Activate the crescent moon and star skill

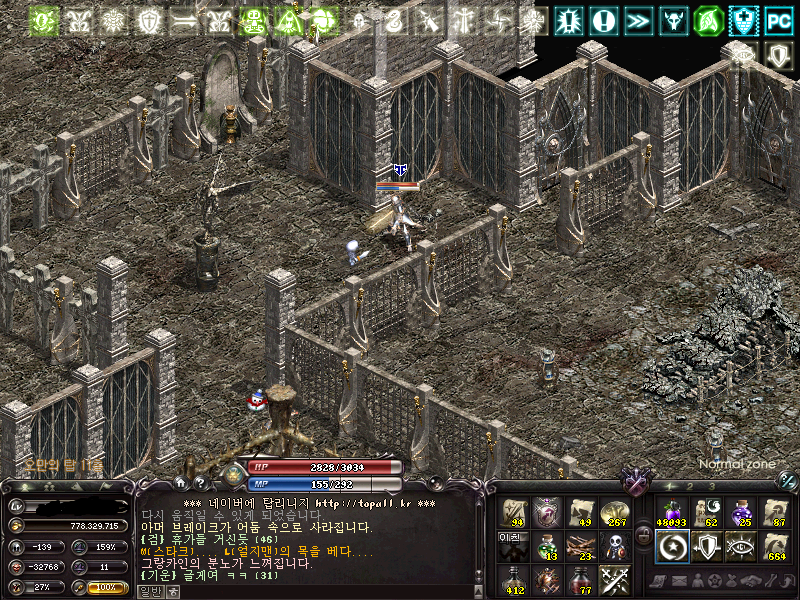click(671, 545)
